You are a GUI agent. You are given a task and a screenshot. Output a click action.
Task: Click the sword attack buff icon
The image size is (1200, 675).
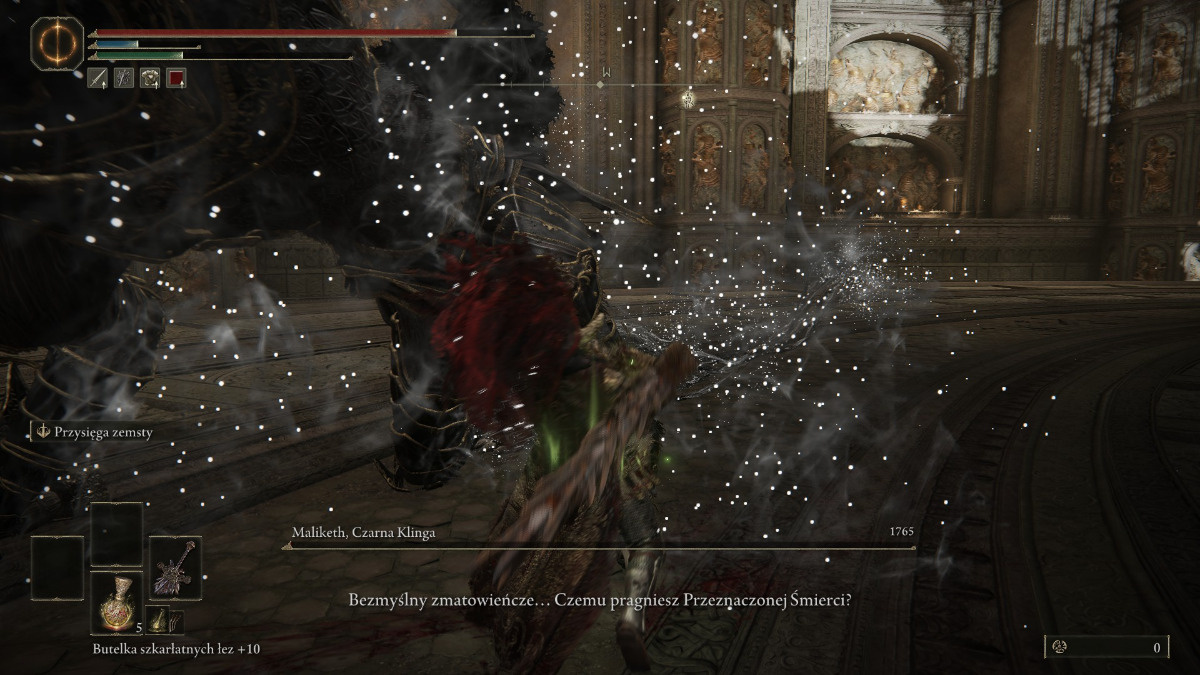tap(98, 77)
